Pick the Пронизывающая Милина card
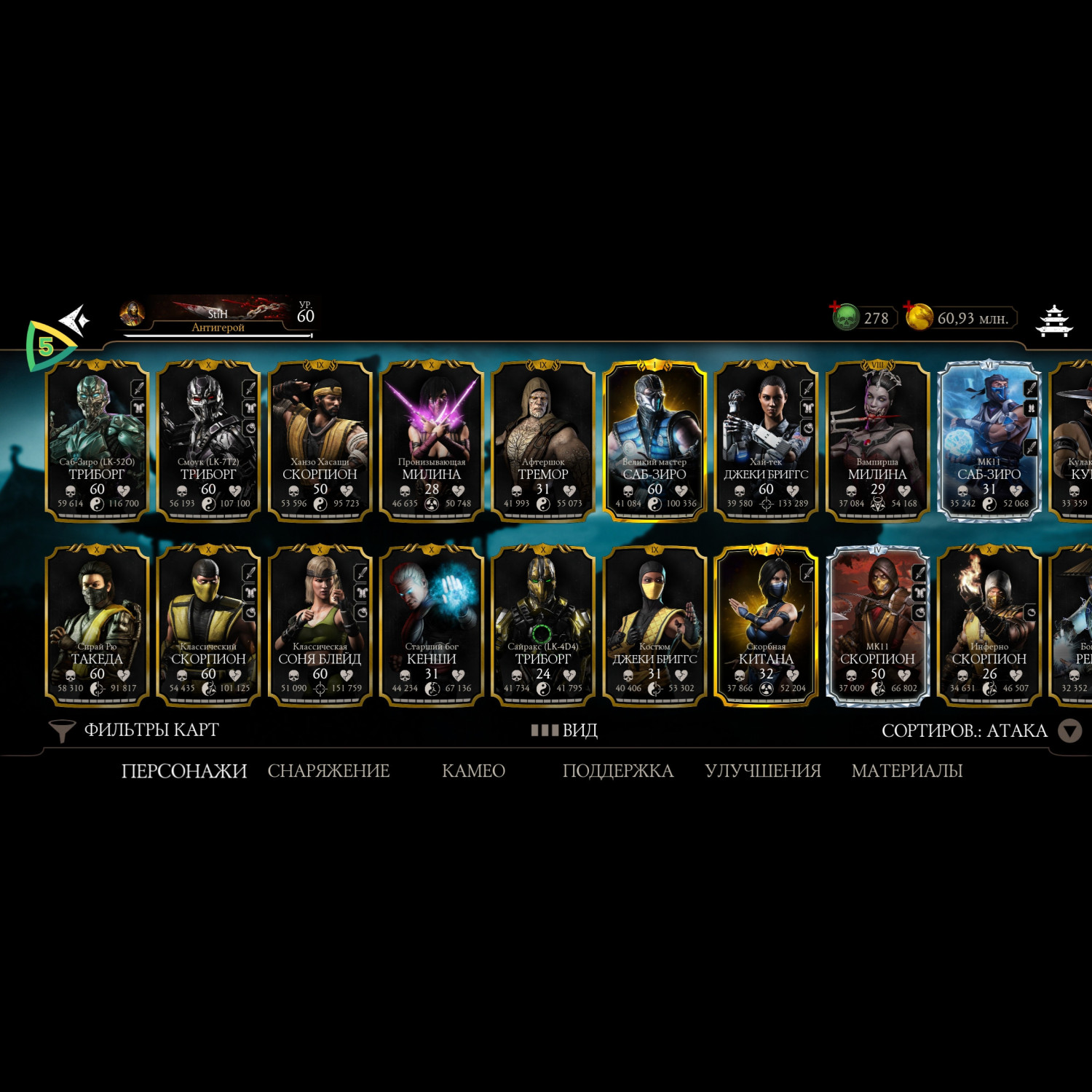Image resolution: width=1092 pixels, height=1092 pixels. [x=432, y=440]
